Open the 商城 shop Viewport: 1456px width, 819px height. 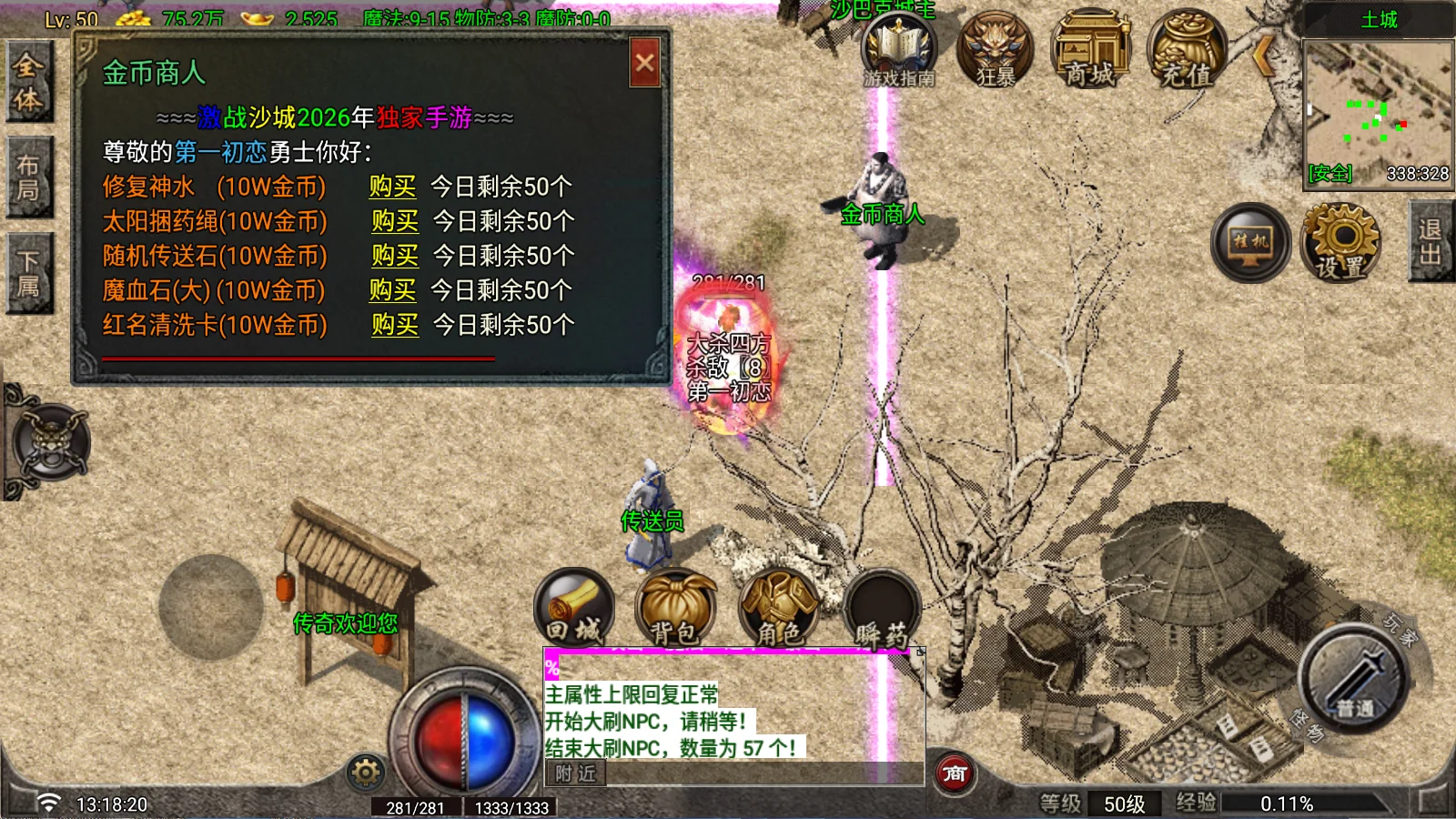[1090, 51]
